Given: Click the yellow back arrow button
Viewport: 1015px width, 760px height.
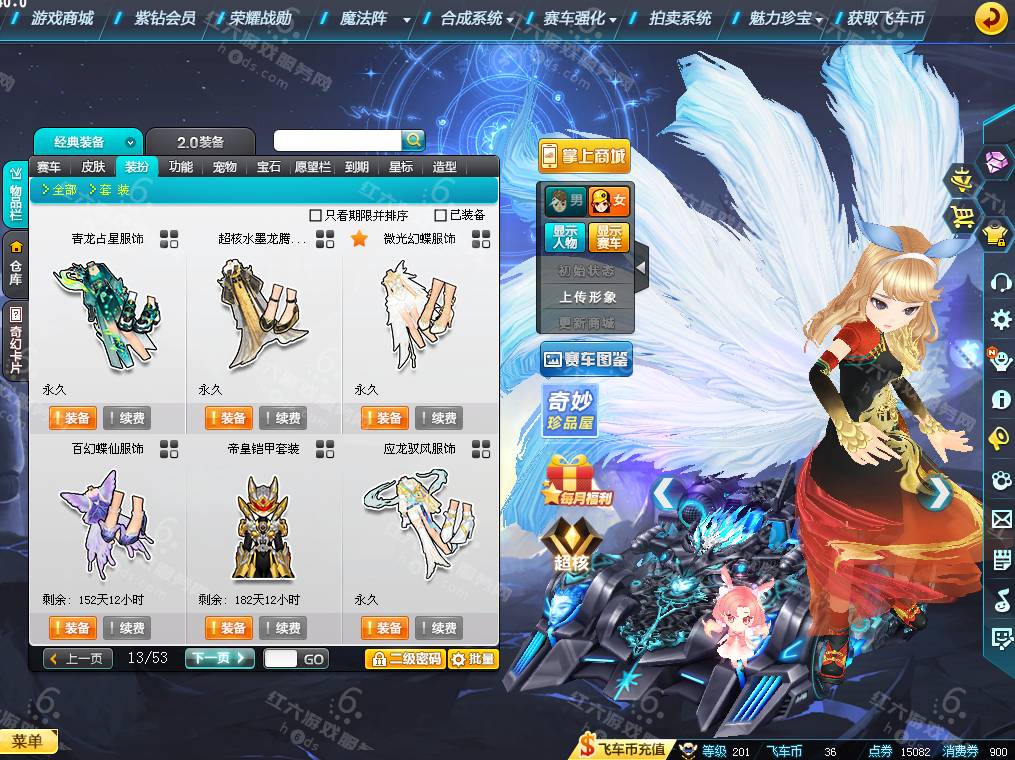Looking at the screenshot, I should tap(990, 18).
